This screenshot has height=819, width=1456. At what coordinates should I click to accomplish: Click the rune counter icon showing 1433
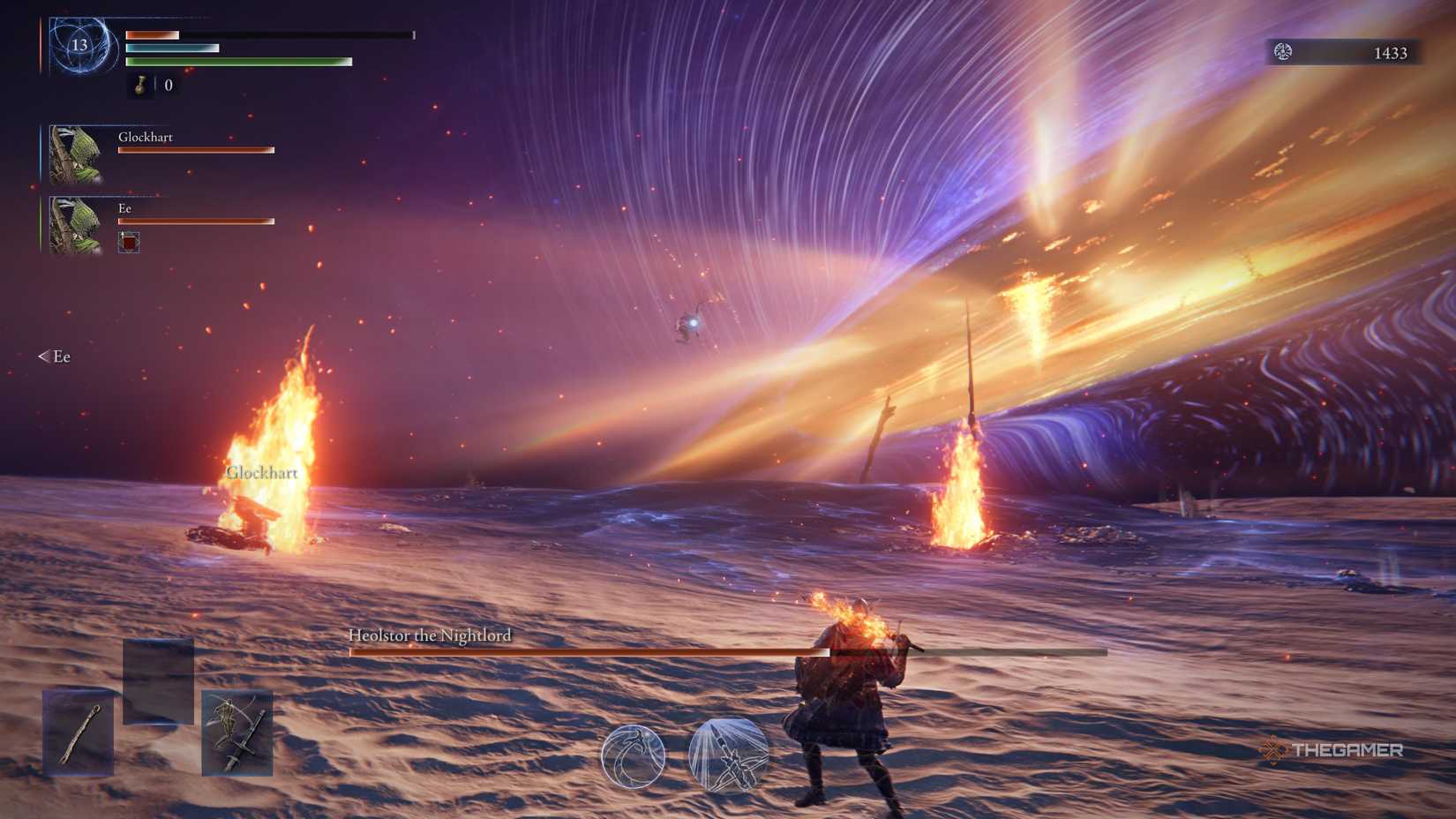tap(1285, 51)
